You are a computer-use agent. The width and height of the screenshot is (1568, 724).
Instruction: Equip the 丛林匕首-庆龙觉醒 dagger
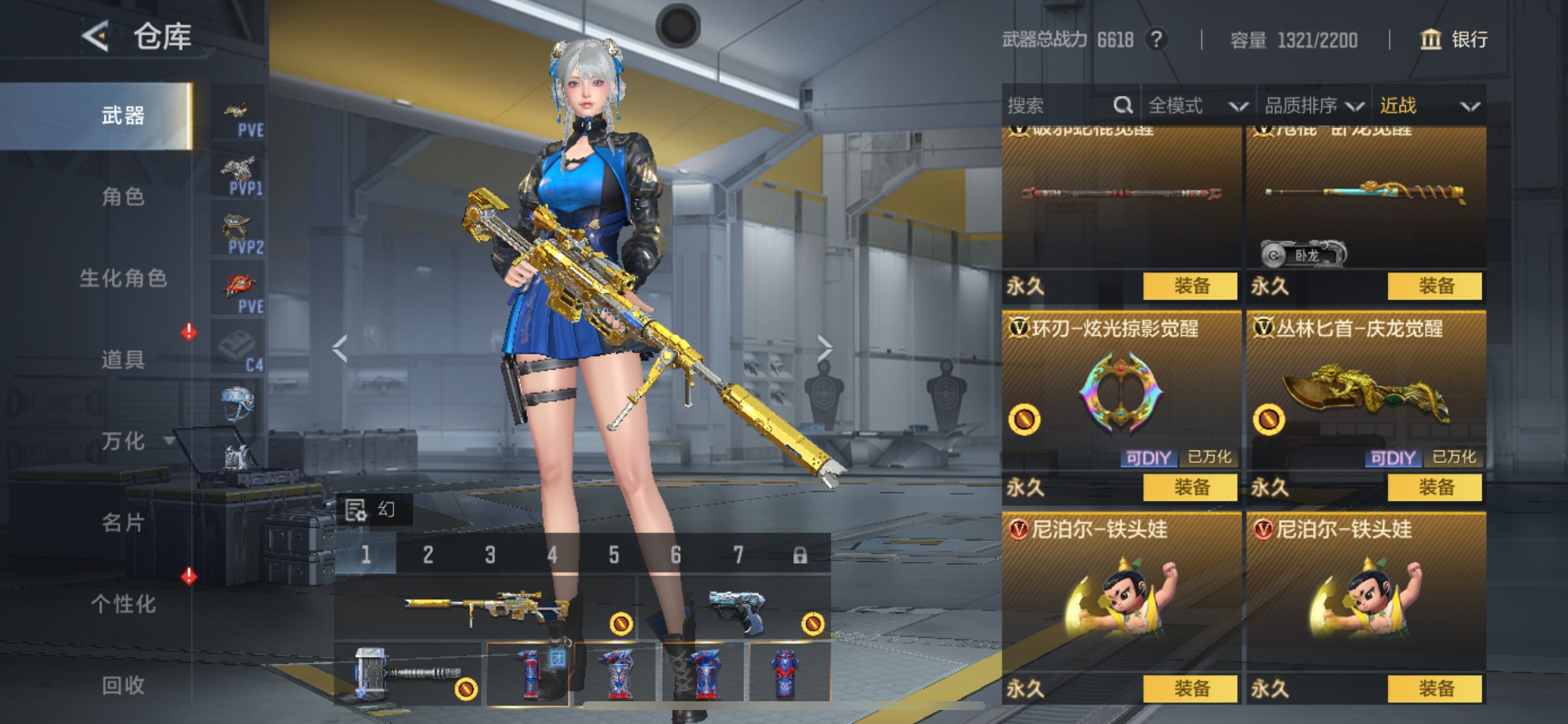1434,487
